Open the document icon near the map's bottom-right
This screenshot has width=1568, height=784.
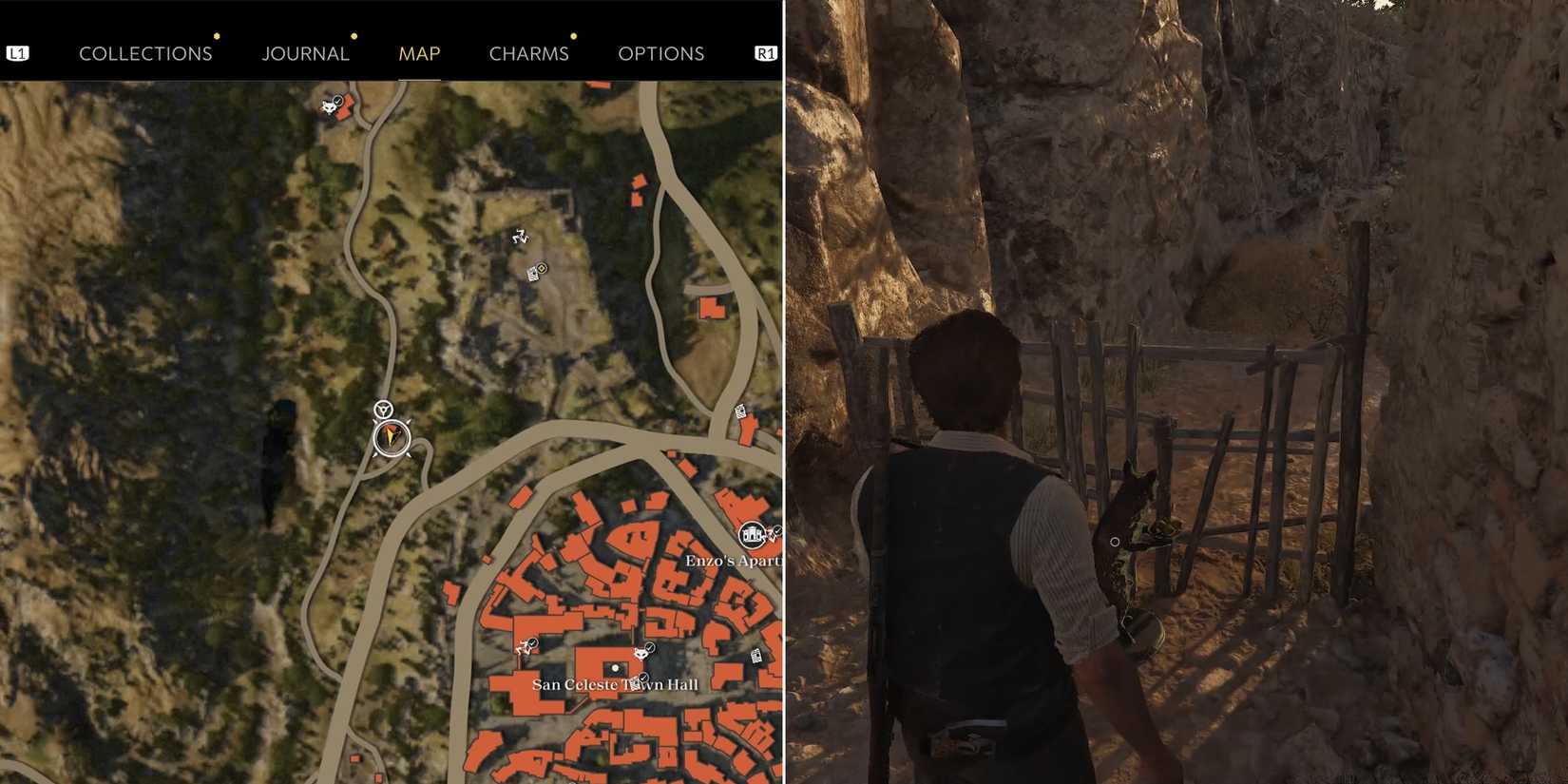coord(756,656)
